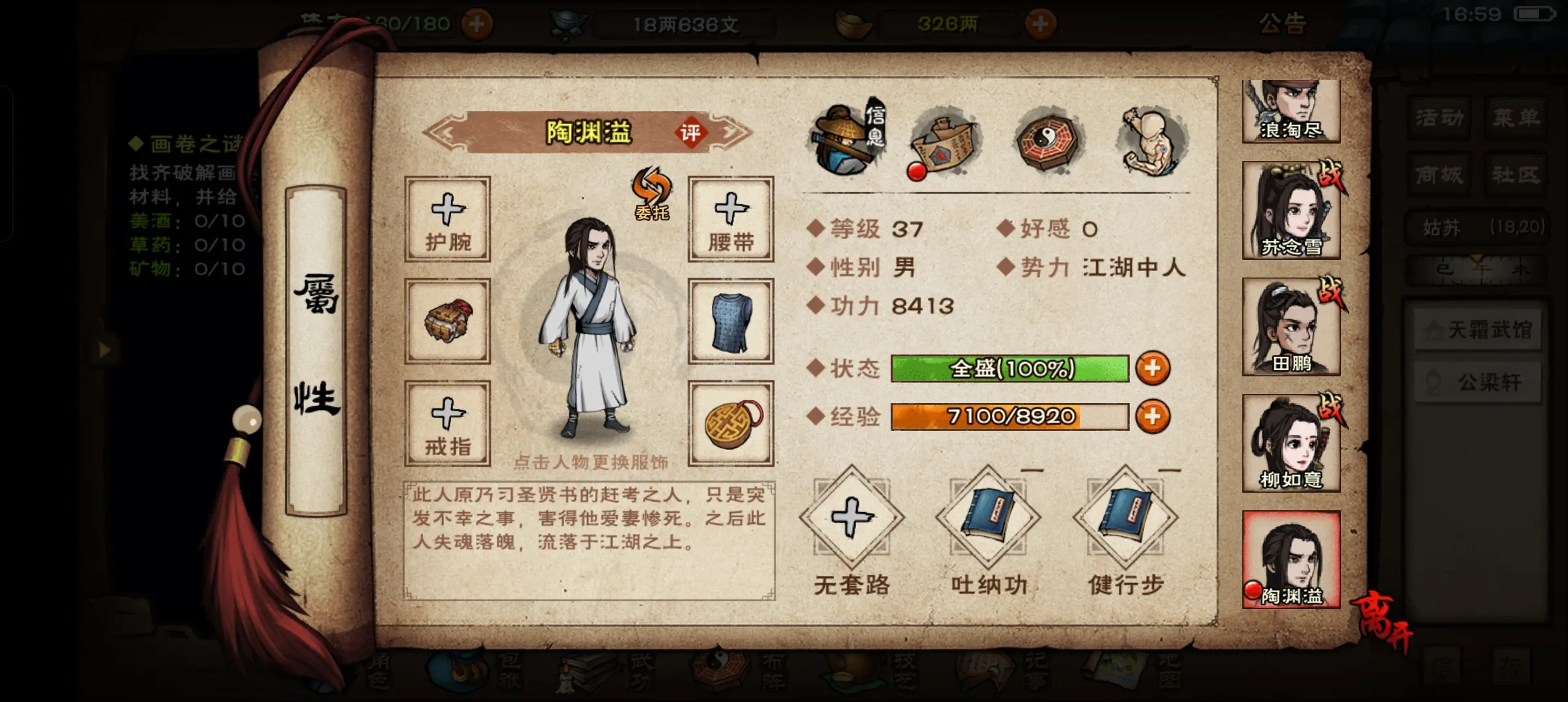Open the 护腕 empty equipment slot

447,219
